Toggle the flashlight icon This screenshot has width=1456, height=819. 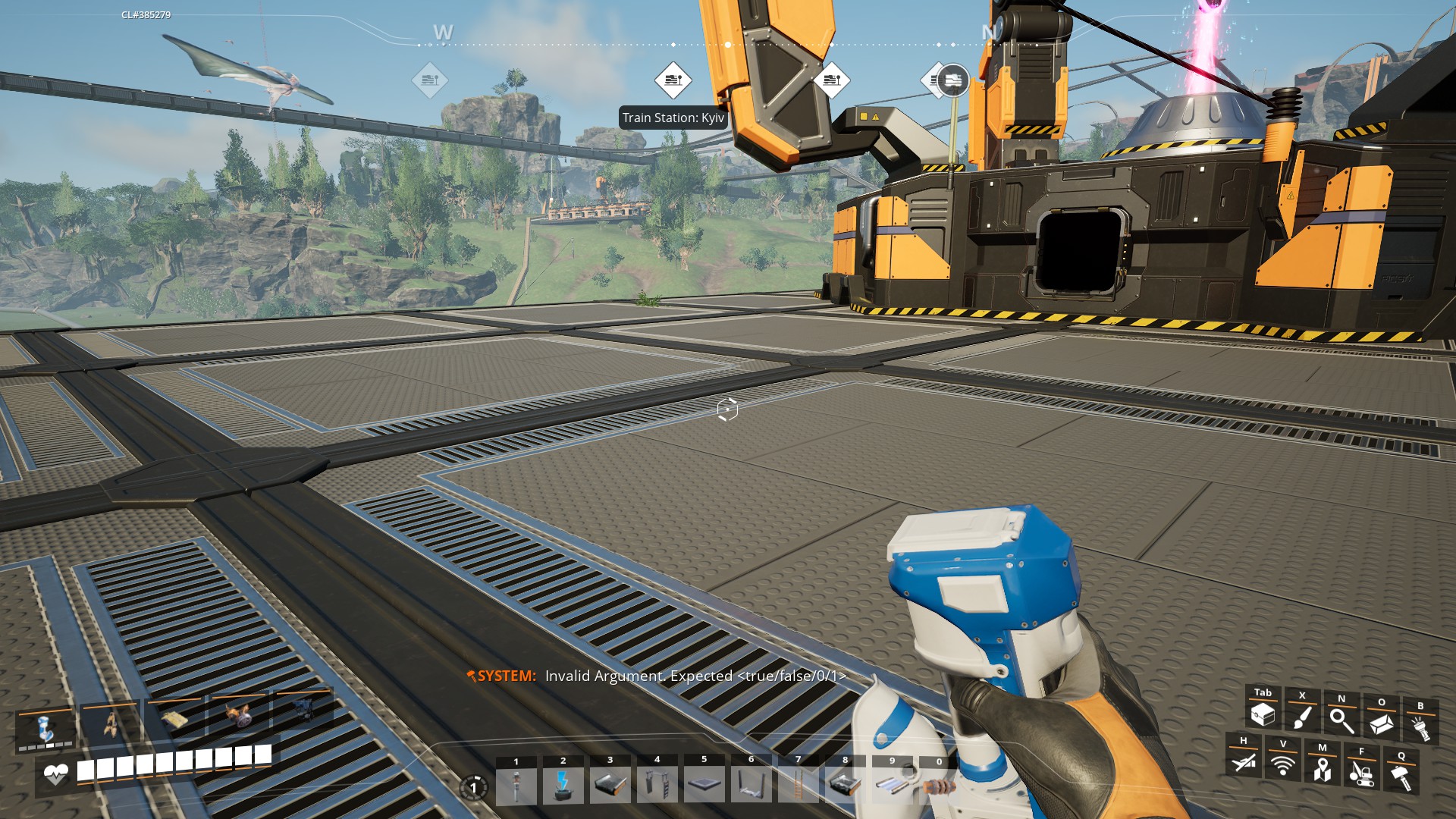pos(1420,728)
